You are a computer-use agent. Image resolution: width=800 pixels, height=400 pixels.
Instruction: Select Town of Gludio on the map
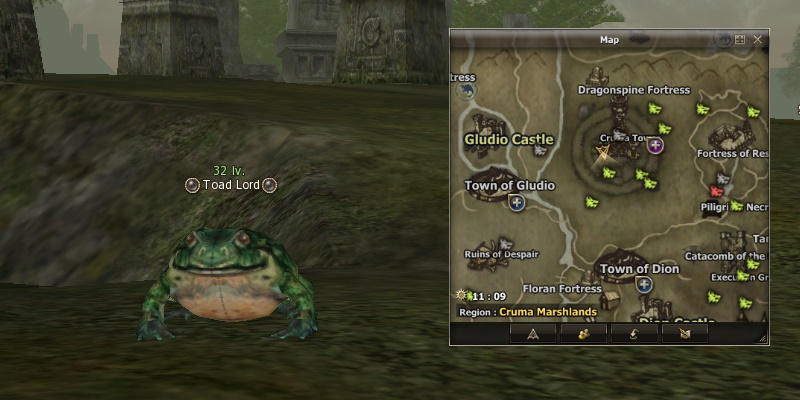[x=509, y=185]
